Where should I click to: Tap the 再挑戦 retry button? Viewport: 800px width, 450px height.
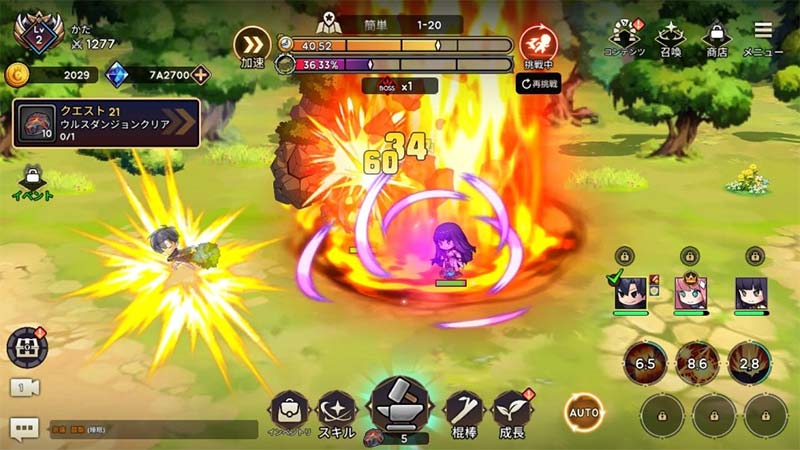[539, 84]
